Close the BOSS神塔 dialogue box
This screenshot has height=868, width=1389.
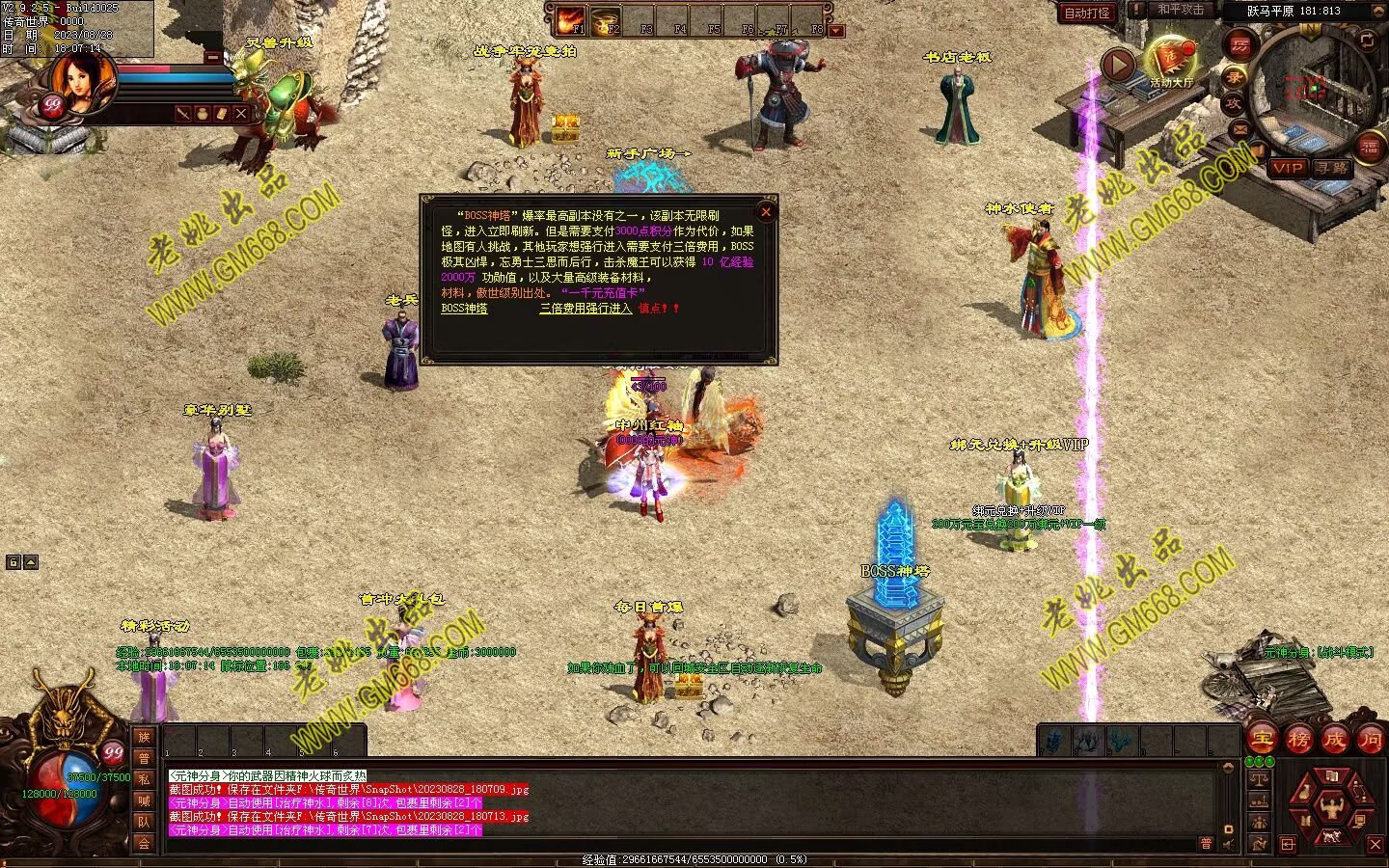pyautogui.click(x=766, y=212)
